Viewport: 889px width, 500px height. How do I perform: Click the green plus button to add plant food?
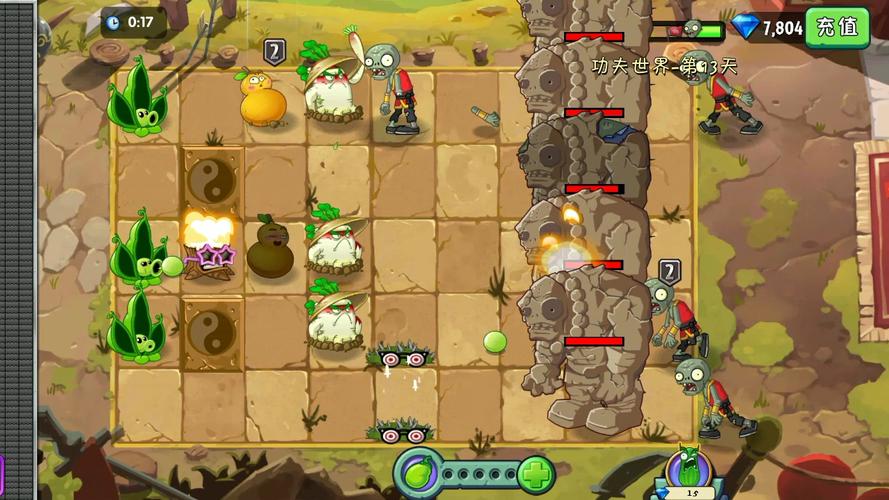[x=535, y=473]
